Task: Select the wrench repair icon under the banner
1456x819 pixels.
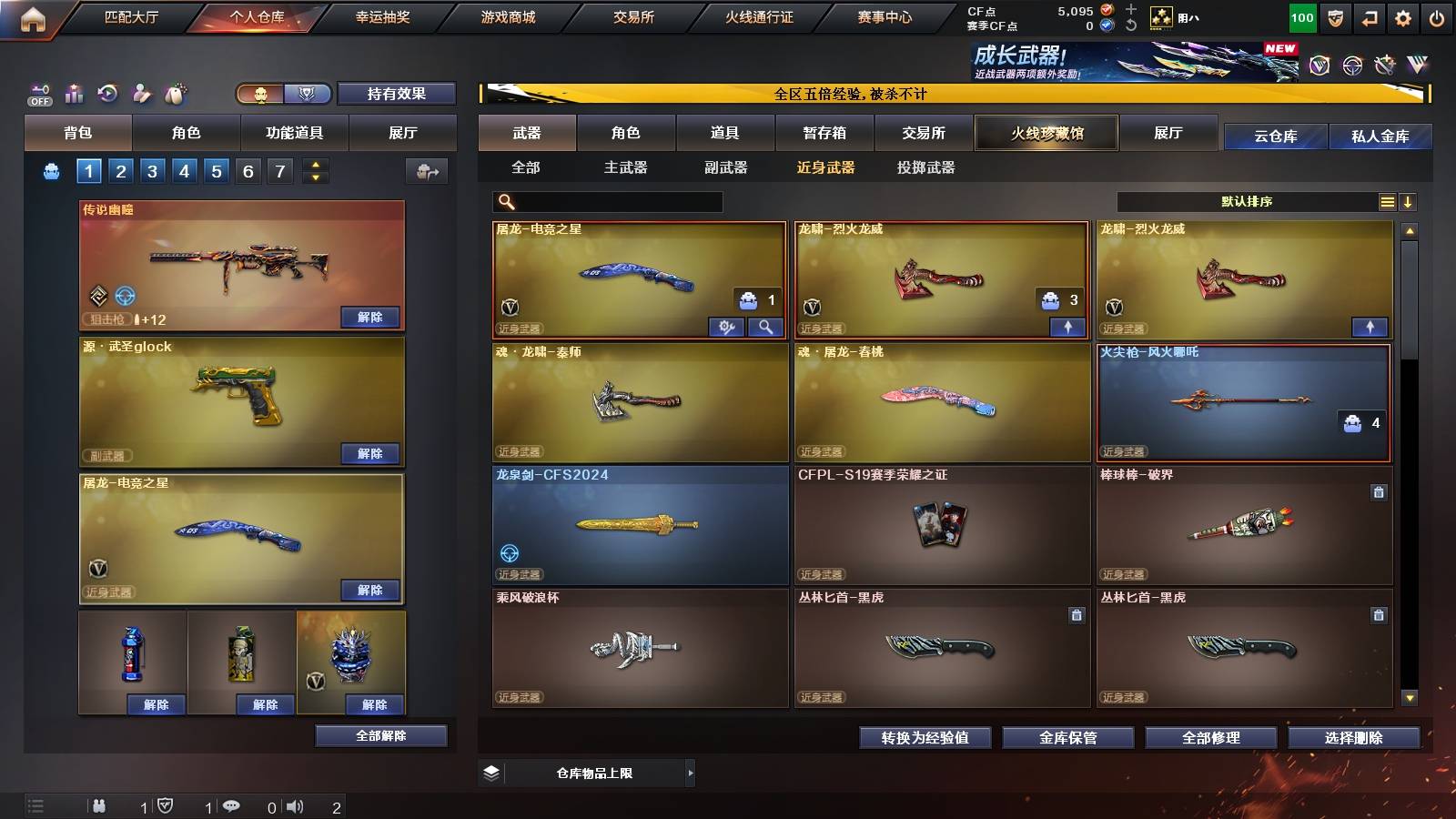Action: coord(1385,65)
